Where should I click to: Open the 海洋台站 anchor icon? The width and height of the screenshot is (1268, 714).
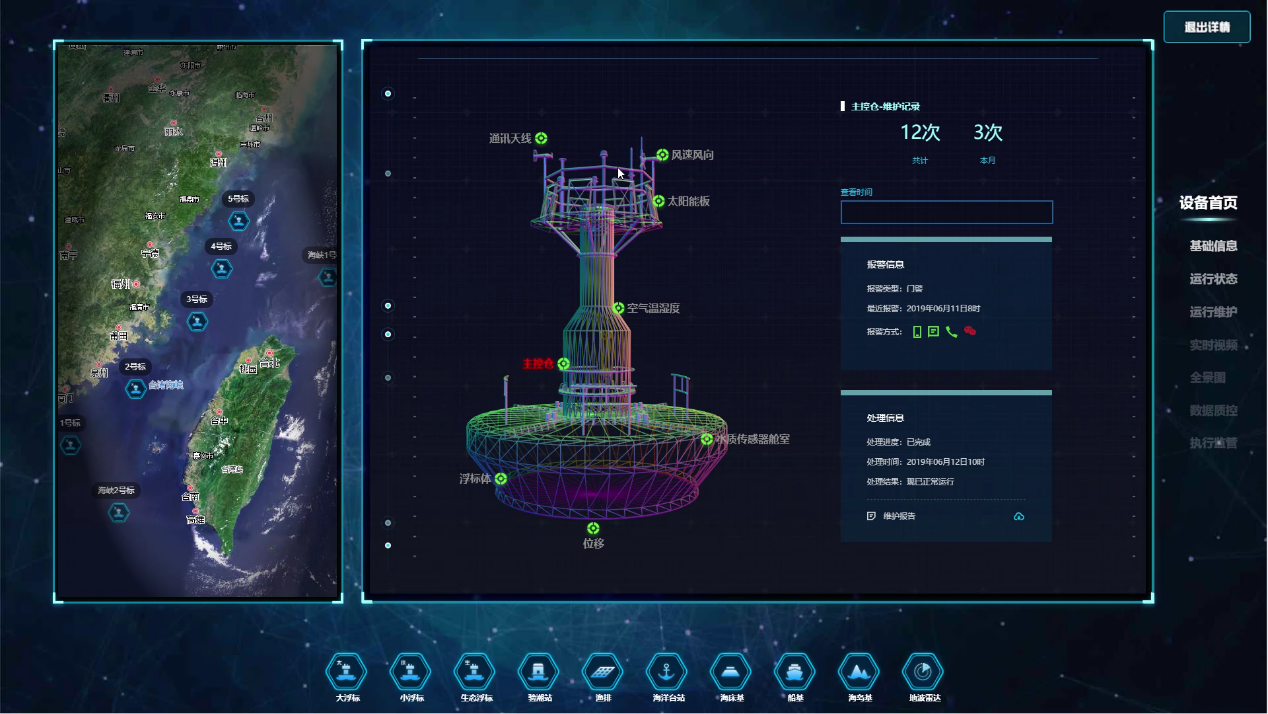tap(667, 671)
